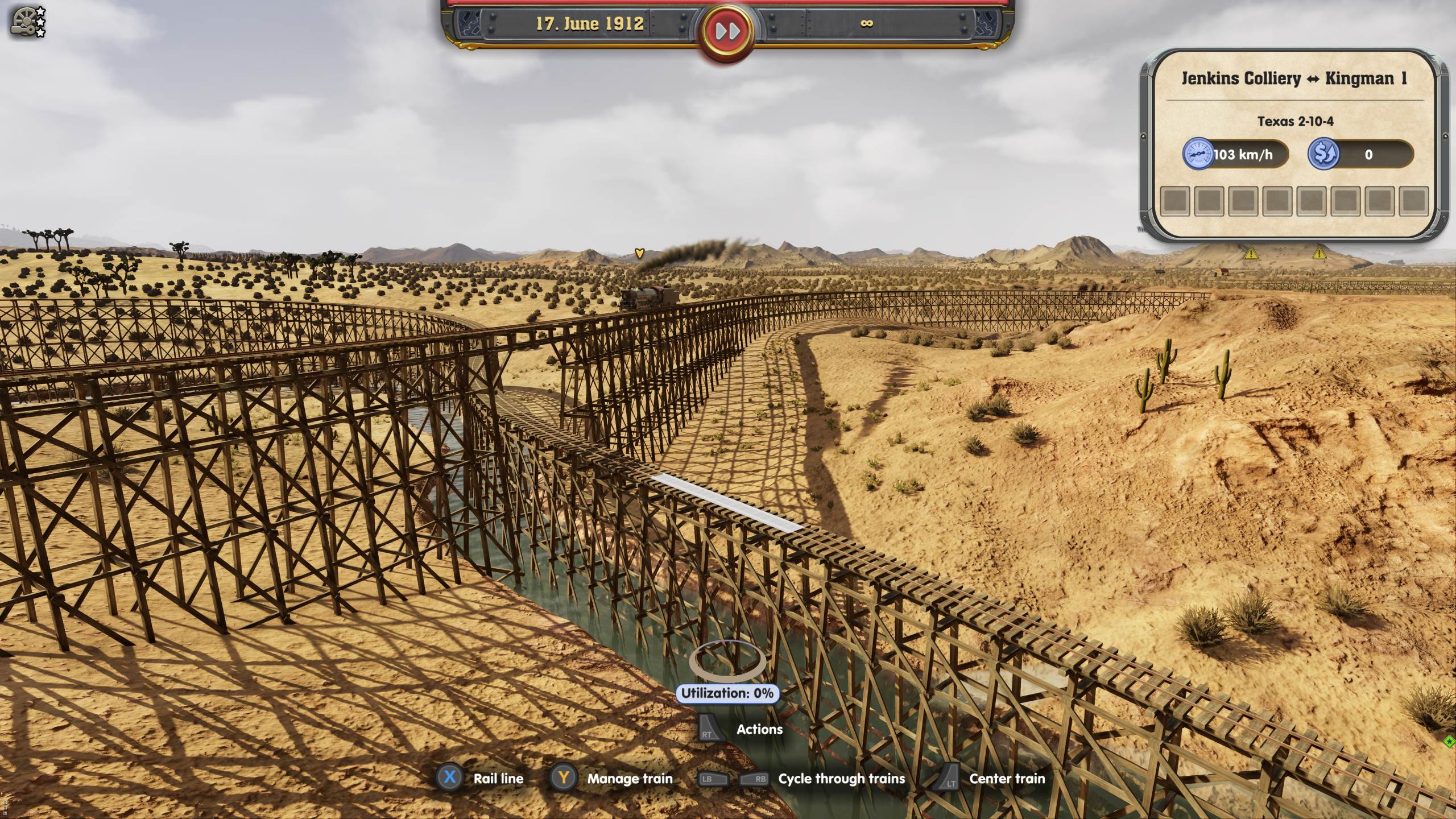Click a star beside the wheel icon
Screen dimensions: 1456x819
[x=40, y=10]
